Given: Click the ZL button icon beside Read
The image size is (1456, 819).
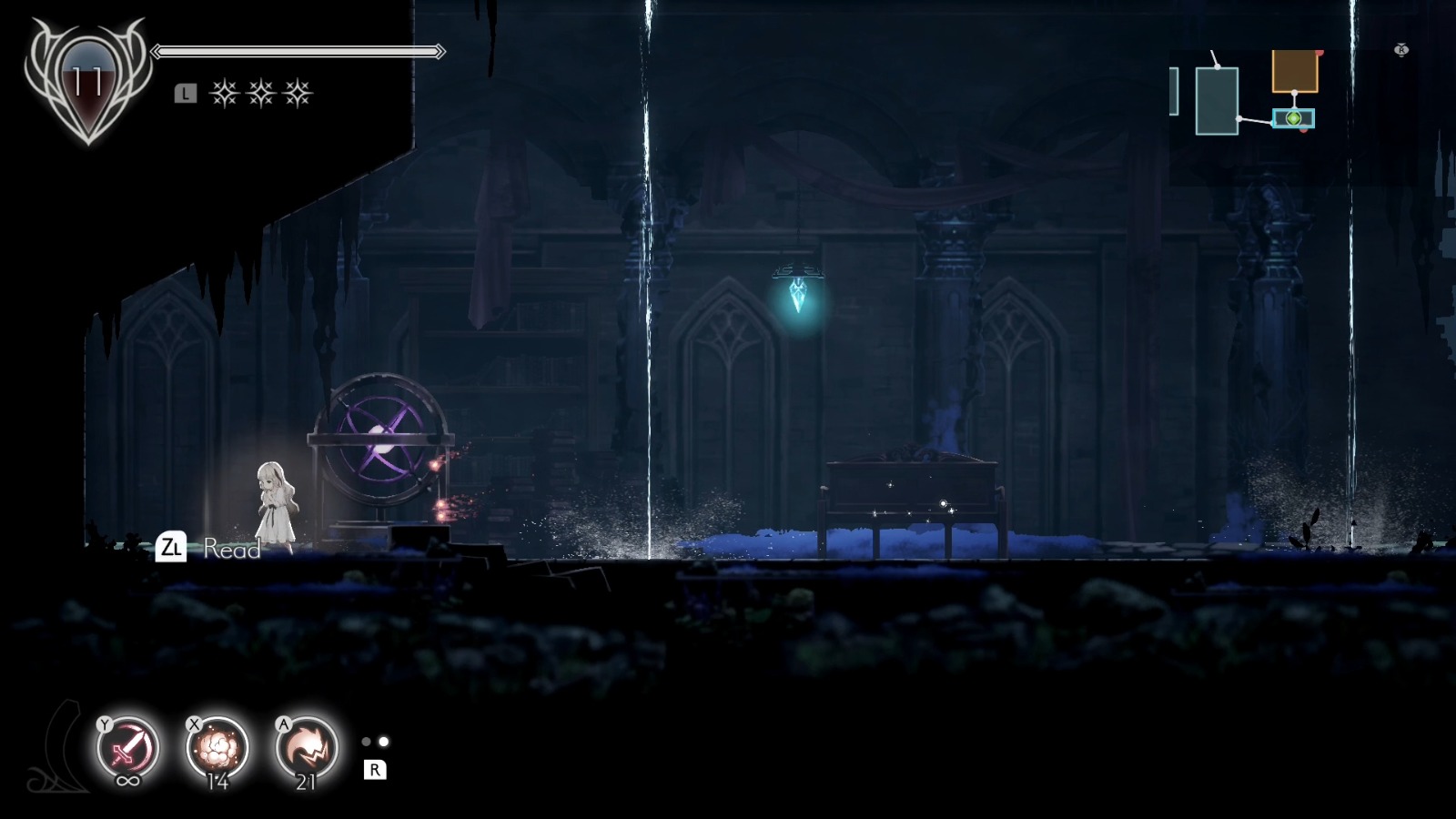Looking at the screenshot, I should tap(173, 547).
